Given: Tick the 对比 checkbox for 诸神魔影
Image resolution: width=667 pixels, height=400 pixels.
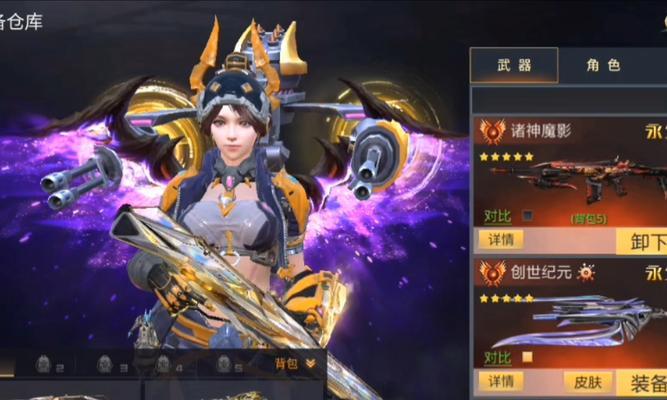Looking at the screenshot, I should 527,215.
